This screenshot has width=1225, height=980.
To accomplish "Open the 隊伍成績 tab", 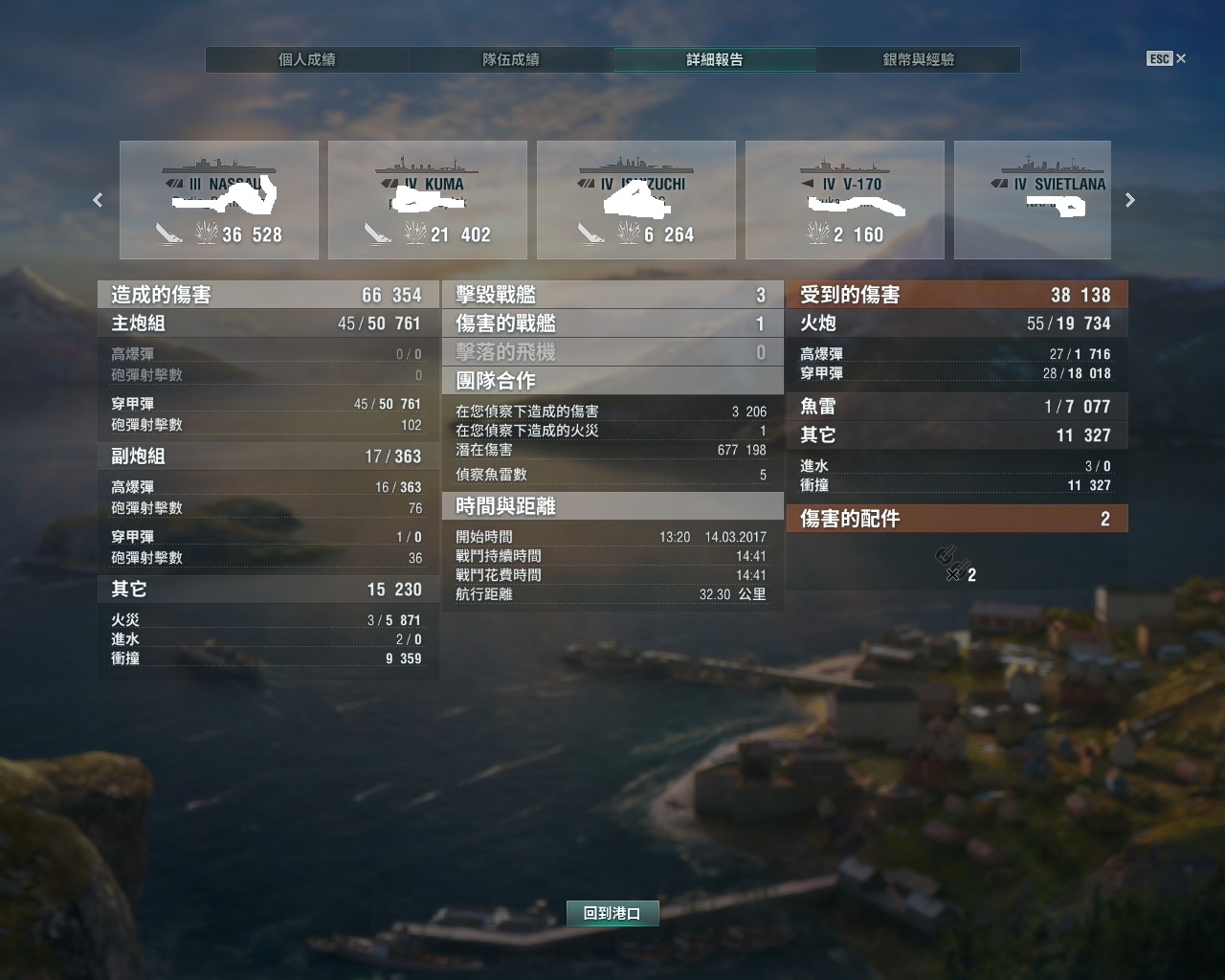I will click(x=511, y=59).
